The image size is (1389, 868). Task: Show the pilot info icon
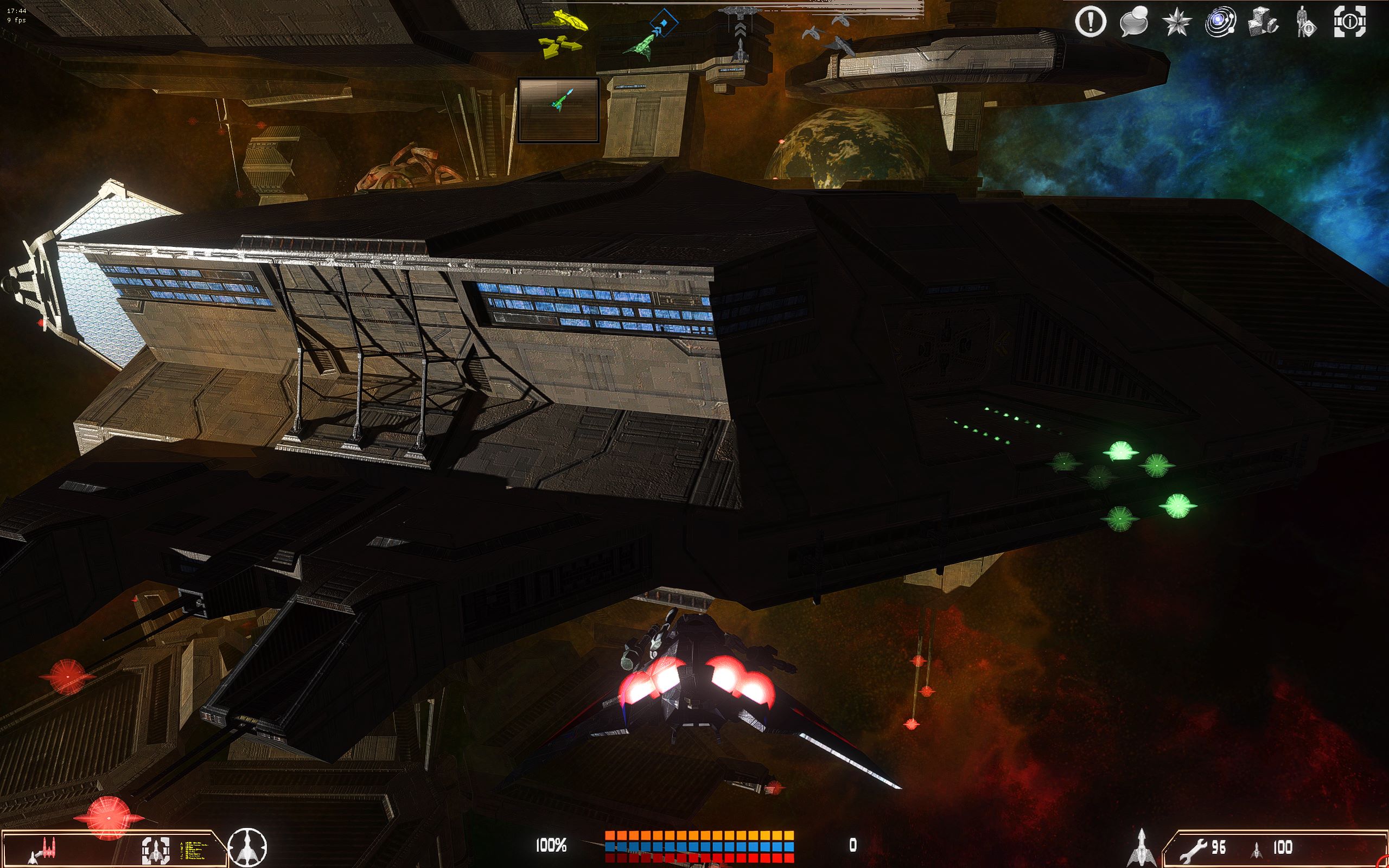(1305, 23)
